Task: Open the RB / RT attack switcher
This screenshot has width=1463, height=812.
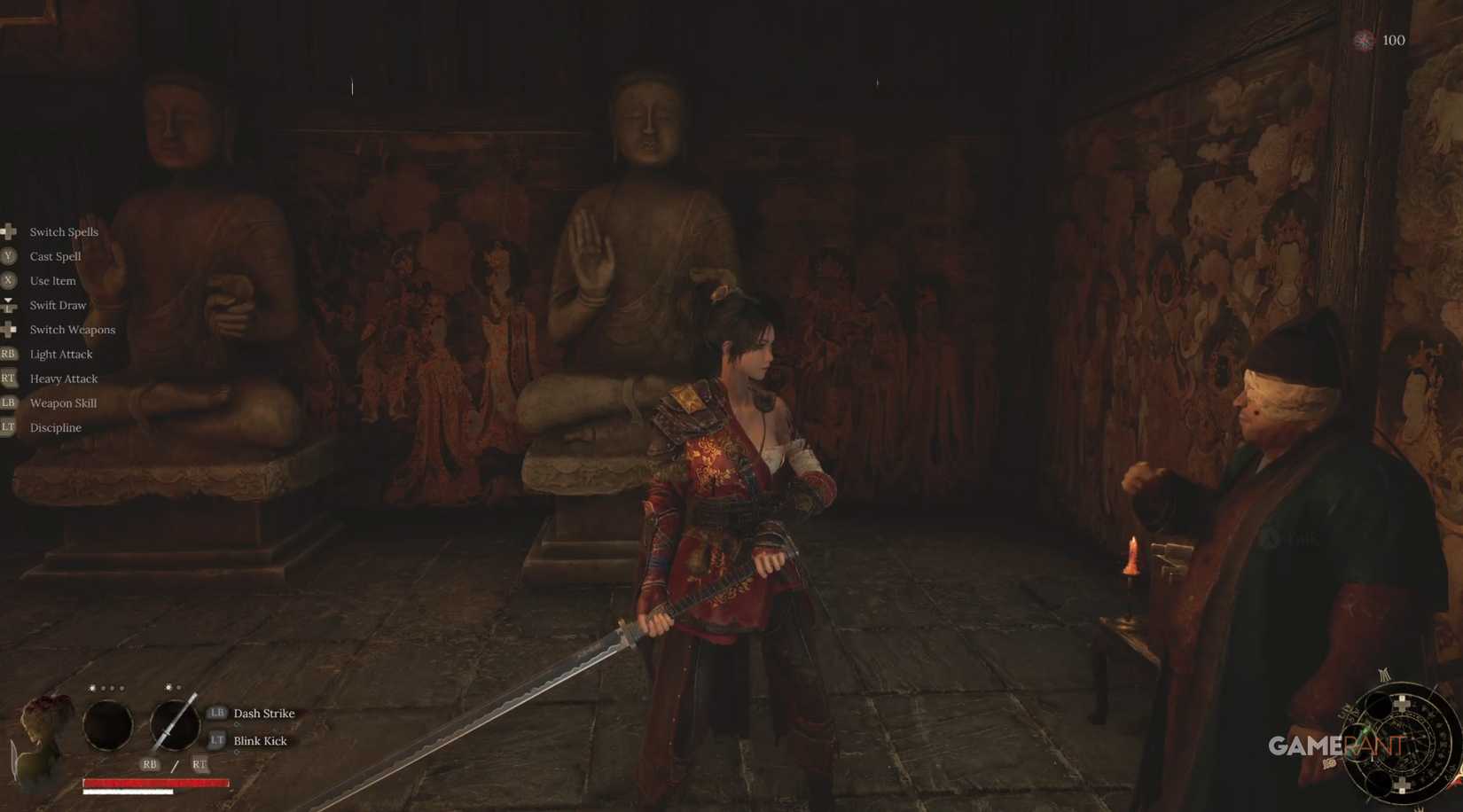Action: tap(175, 763)
